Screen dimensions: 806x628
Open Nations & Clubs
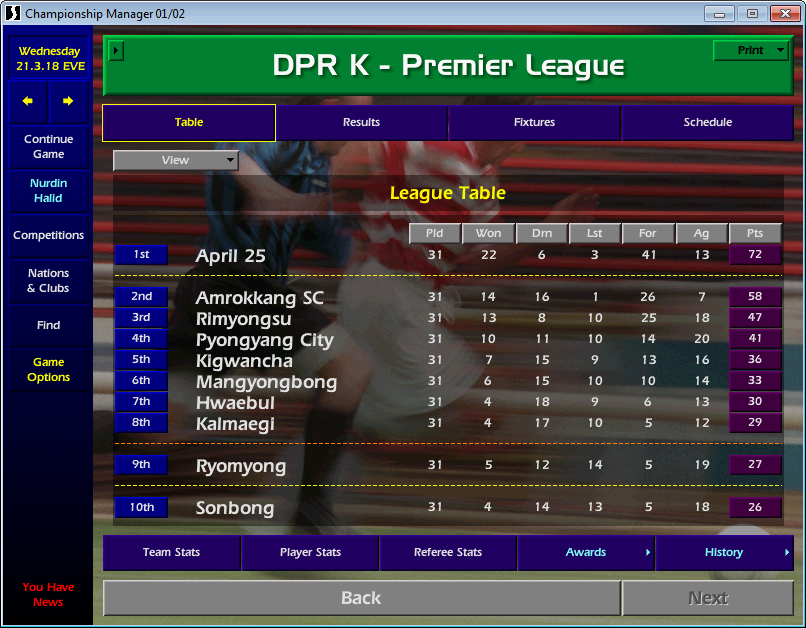(x=48, y=281)
